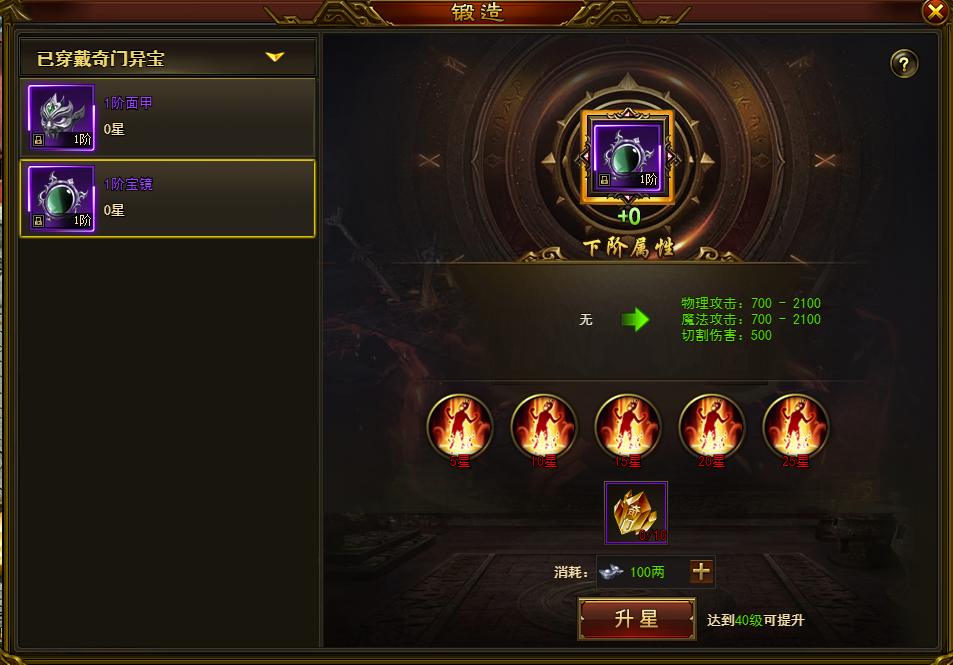This screenshot has width=953, height=665.
Task: Inspect the 5星 flame bonus icon
Action: [460, 426]
